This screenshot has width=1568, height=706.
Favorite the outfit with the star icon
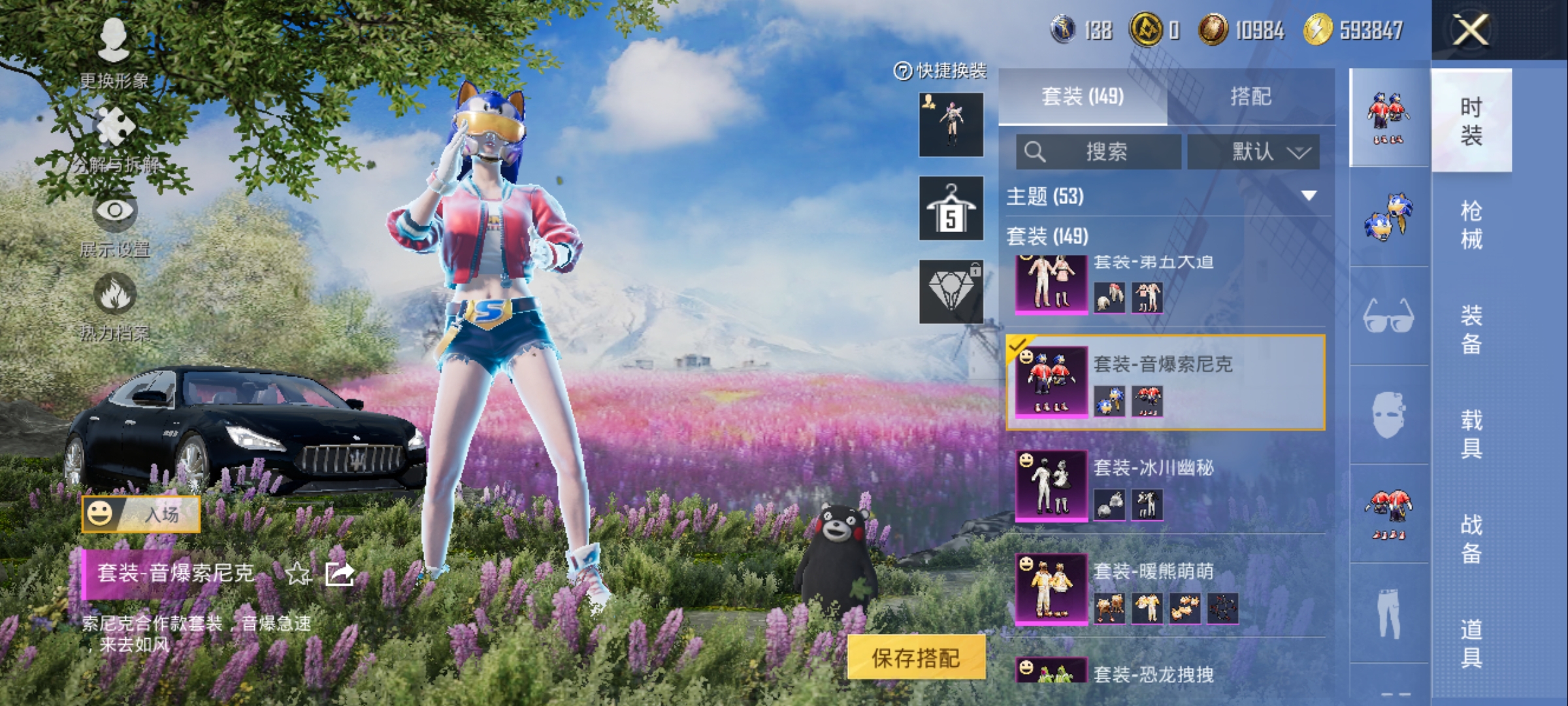click(298, 574)
